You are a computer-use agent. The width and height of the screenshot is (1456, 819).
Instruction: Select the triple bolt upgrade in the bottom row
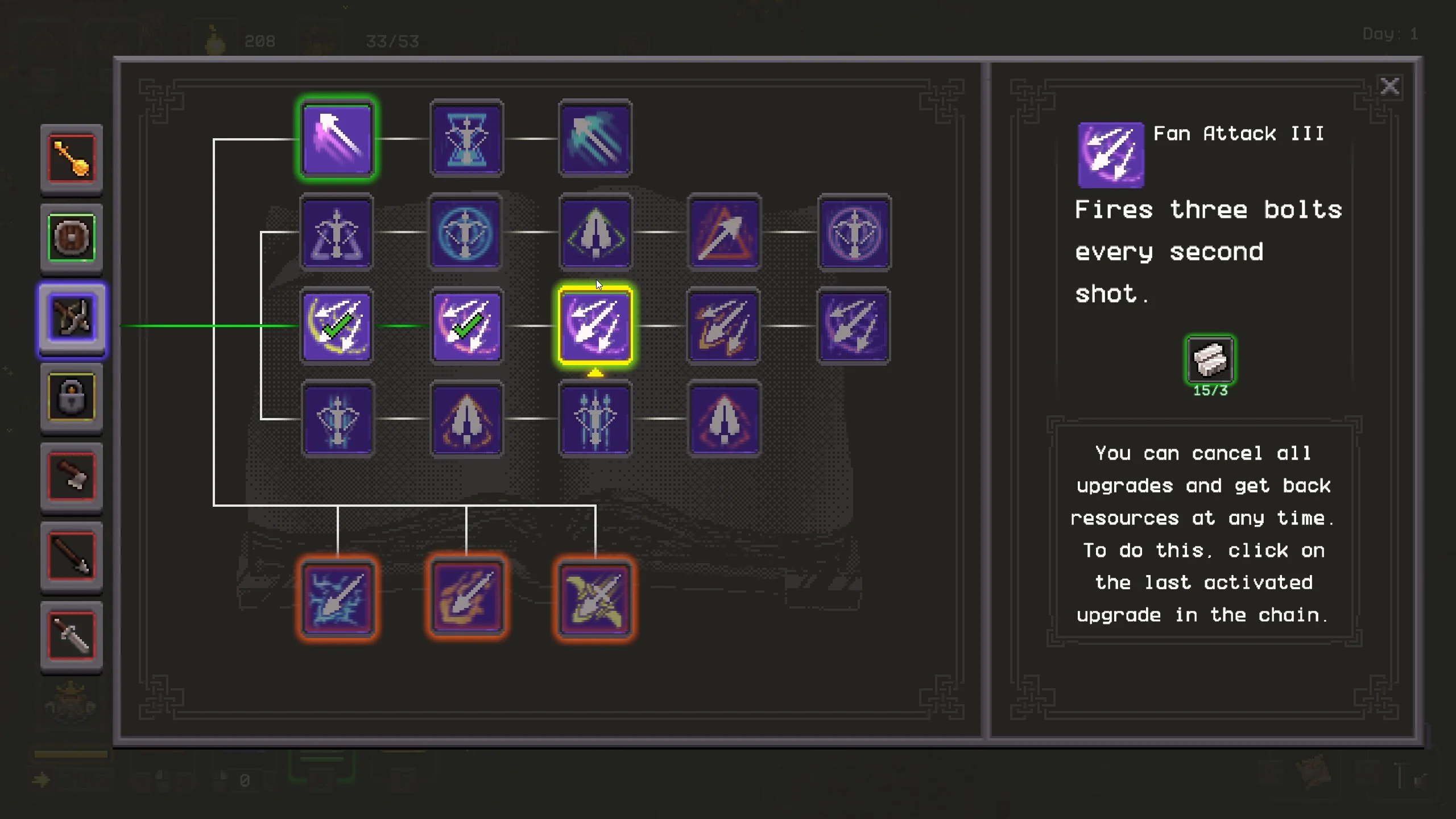[x=595, y=419]
